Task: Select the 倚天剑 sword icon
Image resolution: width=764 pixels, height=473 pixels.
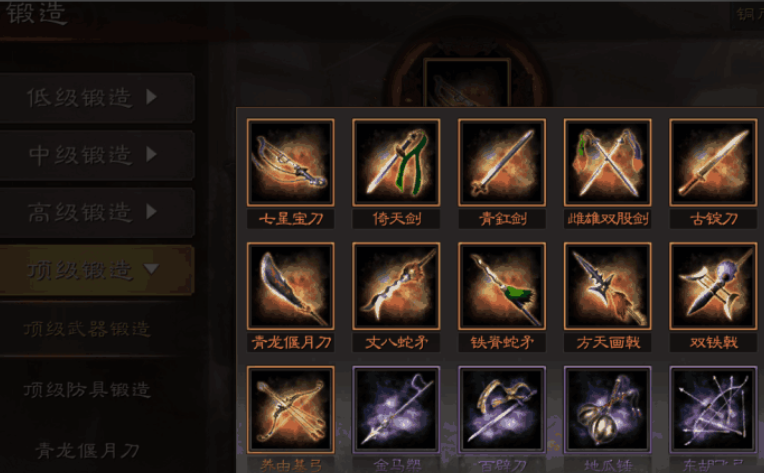Action: [x=396, y=163]
